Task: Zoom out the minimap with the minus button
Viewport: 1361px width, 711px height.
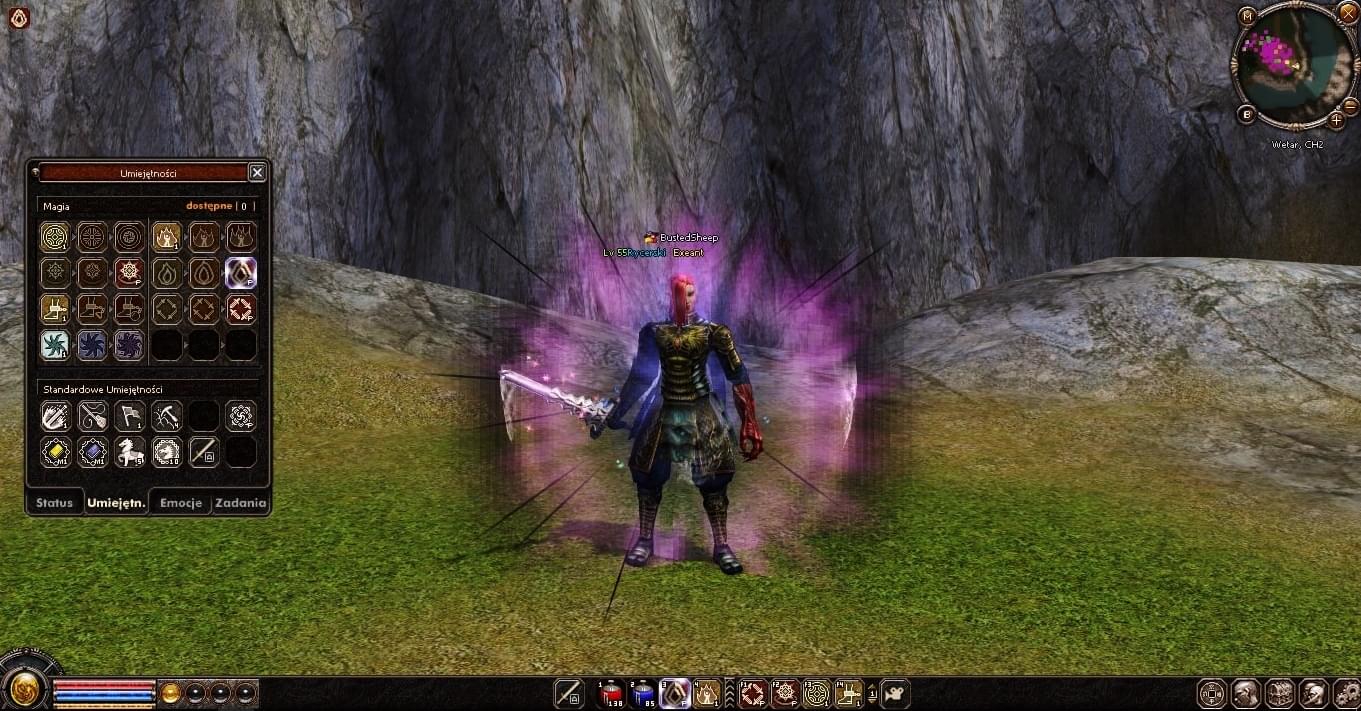Action: [x=1350, y=105]
